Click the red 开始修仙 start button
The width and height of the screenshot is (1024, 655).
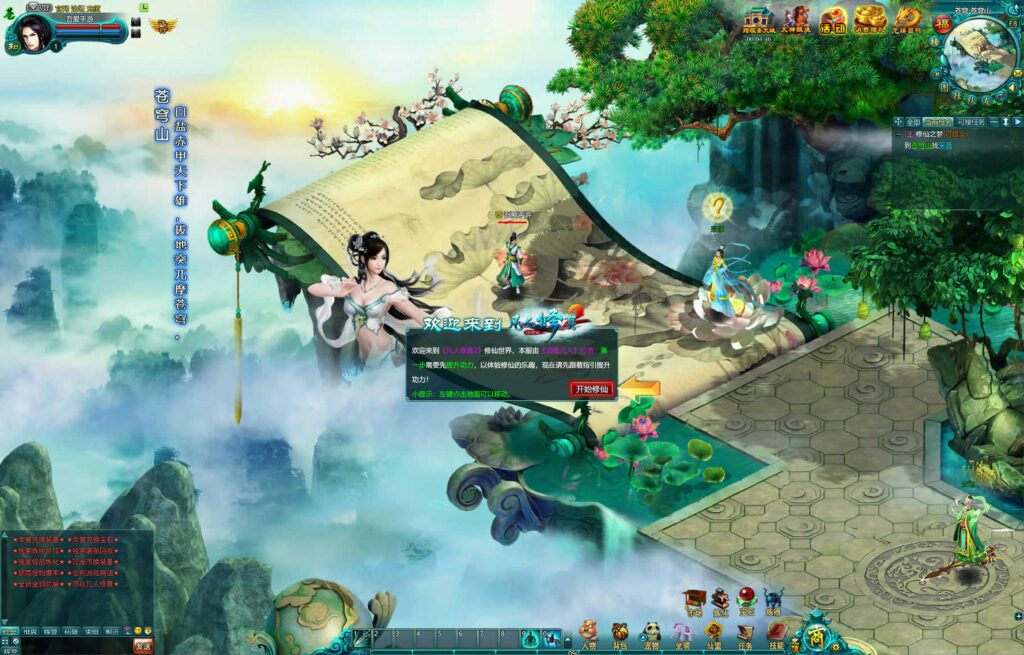click(x=591, y=389)
